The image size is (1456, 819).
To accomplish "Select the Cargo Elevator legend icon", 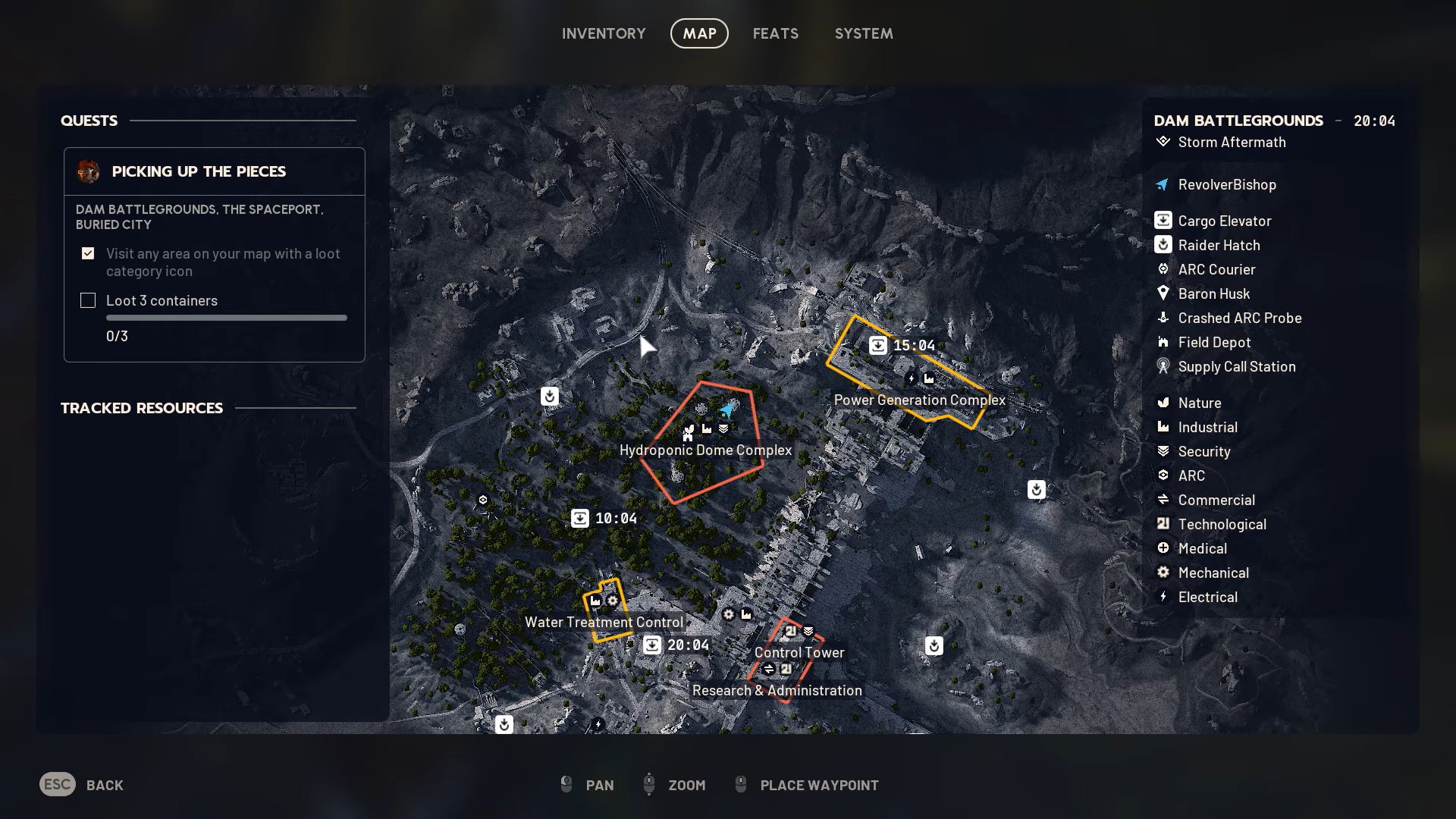I will [x=1163, y=221].
